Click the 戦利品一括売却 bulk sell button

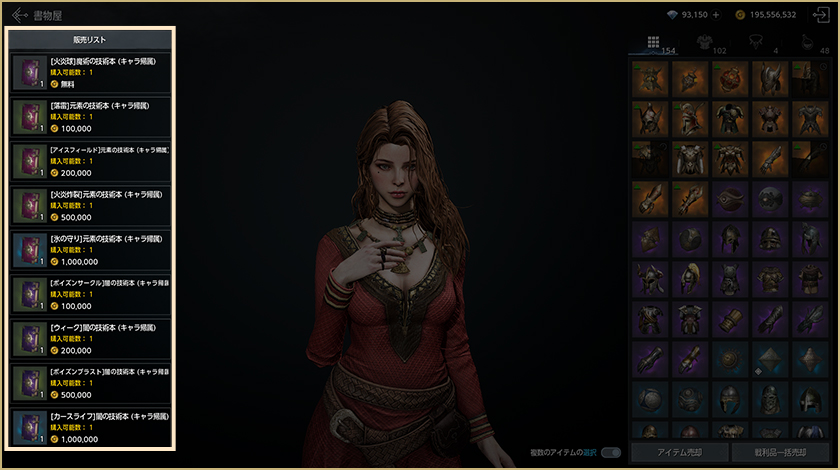(779, 452)
